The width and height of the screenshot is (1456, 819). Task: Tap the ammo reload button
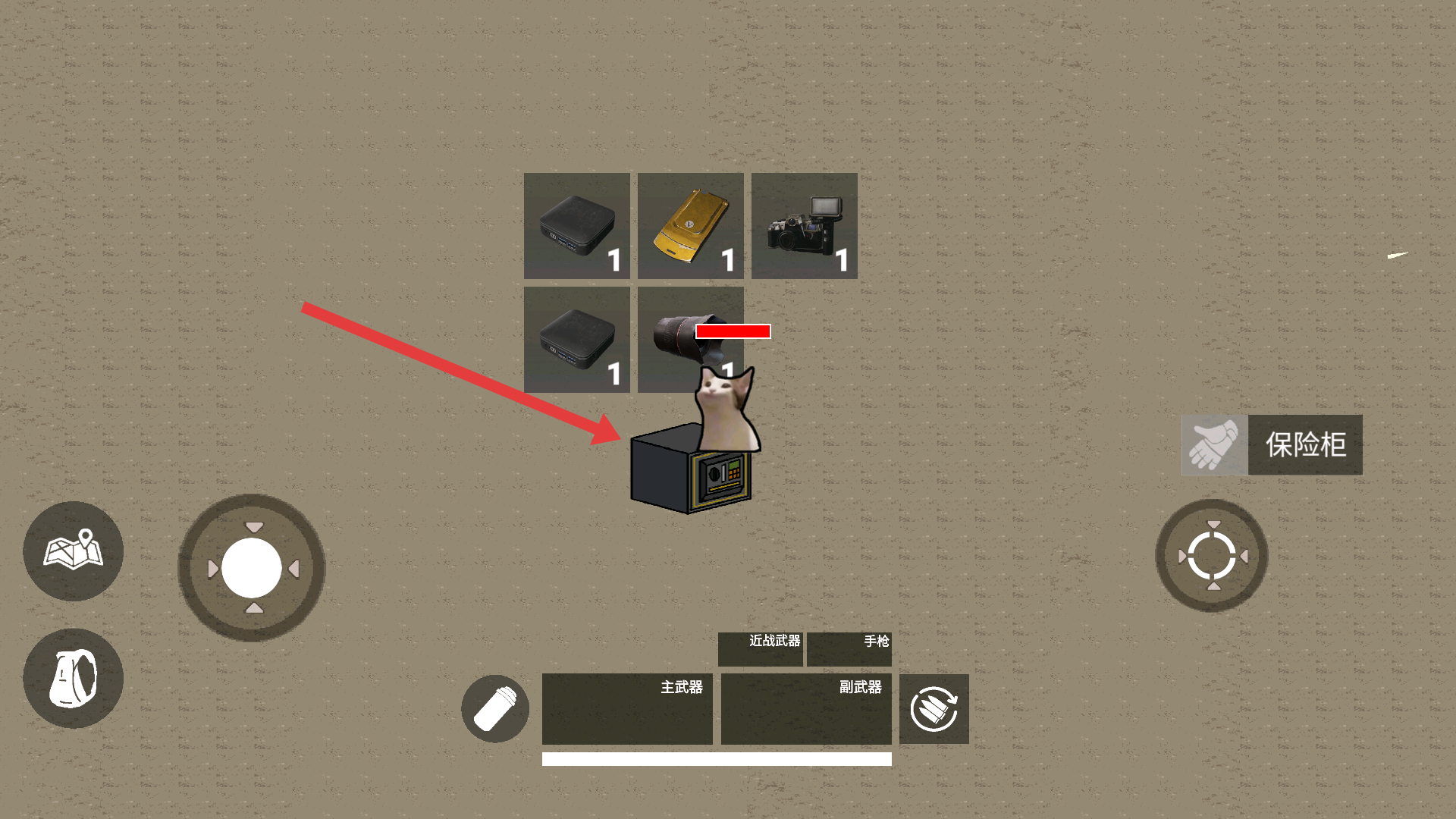pyautogui.click(x=934, y=709)
